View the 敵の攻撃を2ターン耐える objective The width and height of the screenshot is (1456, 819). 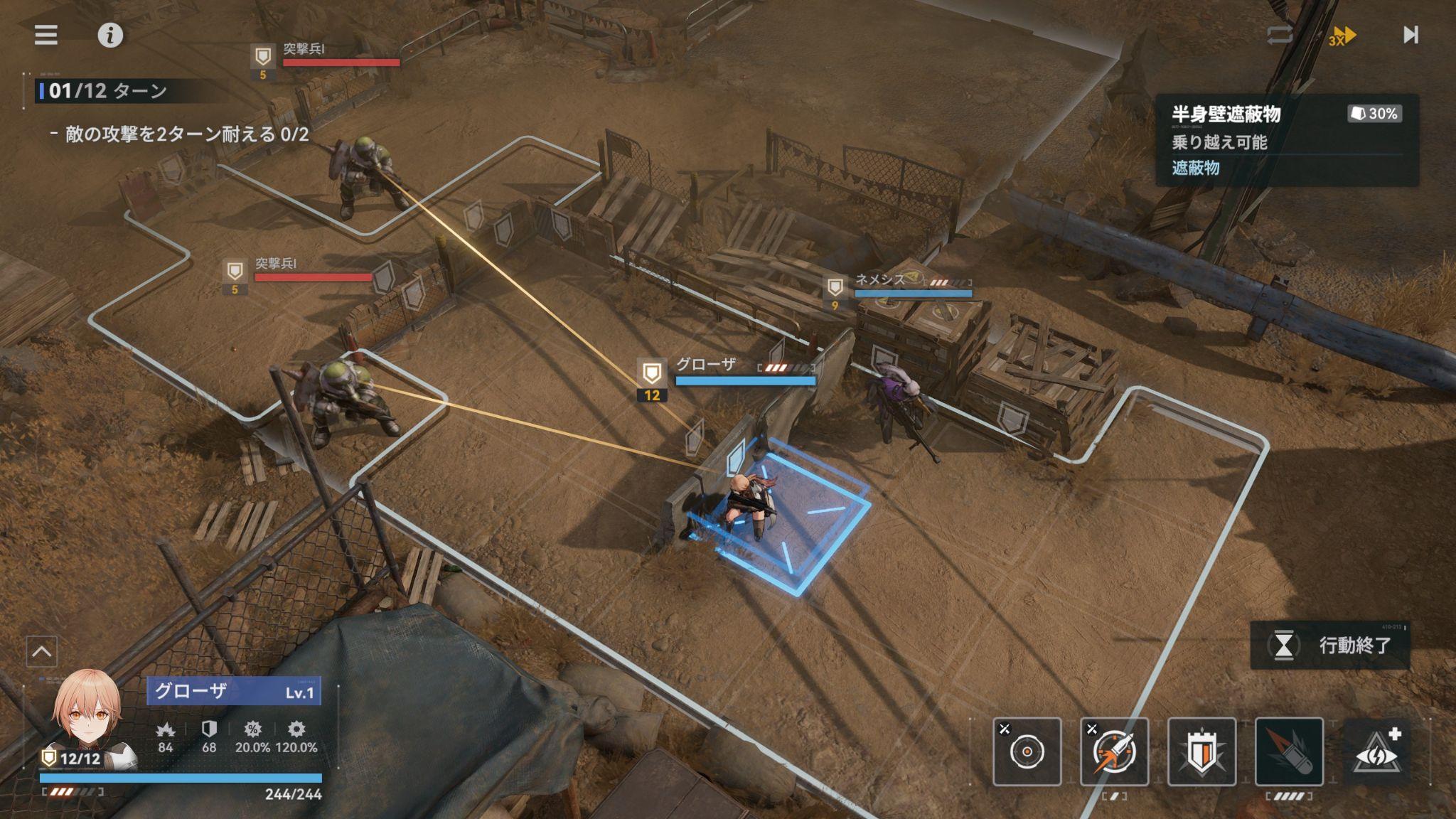click(x=187, y=134)
